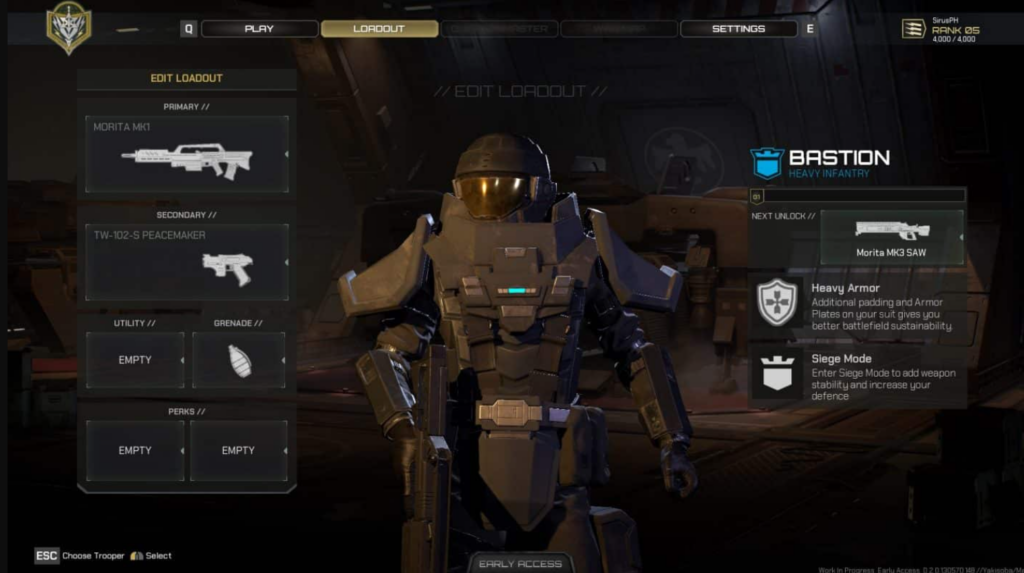Open the Loadout tab
Viewport: 1024px width, 573px height.
click(x=379, y=29)
